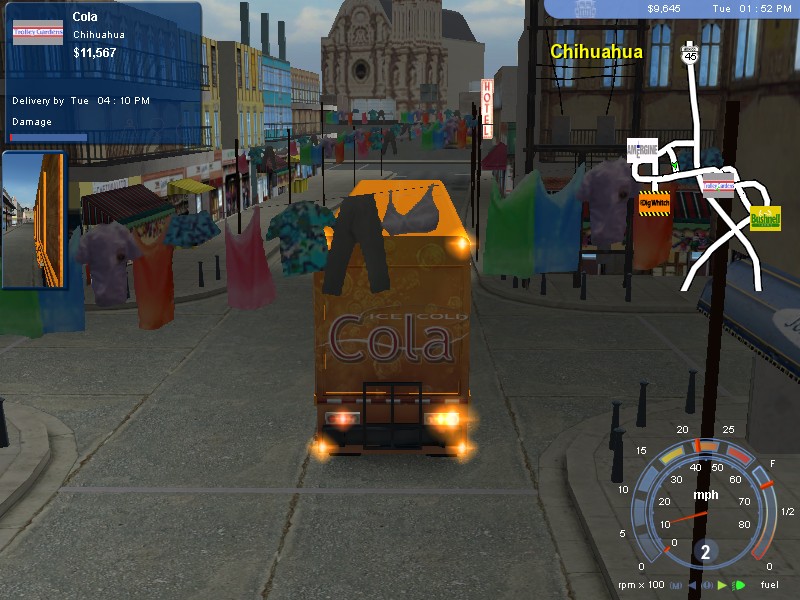Click the Dig Whitch marker on the map
This screenshot has width=800, height=600.
tap(653, 204)
